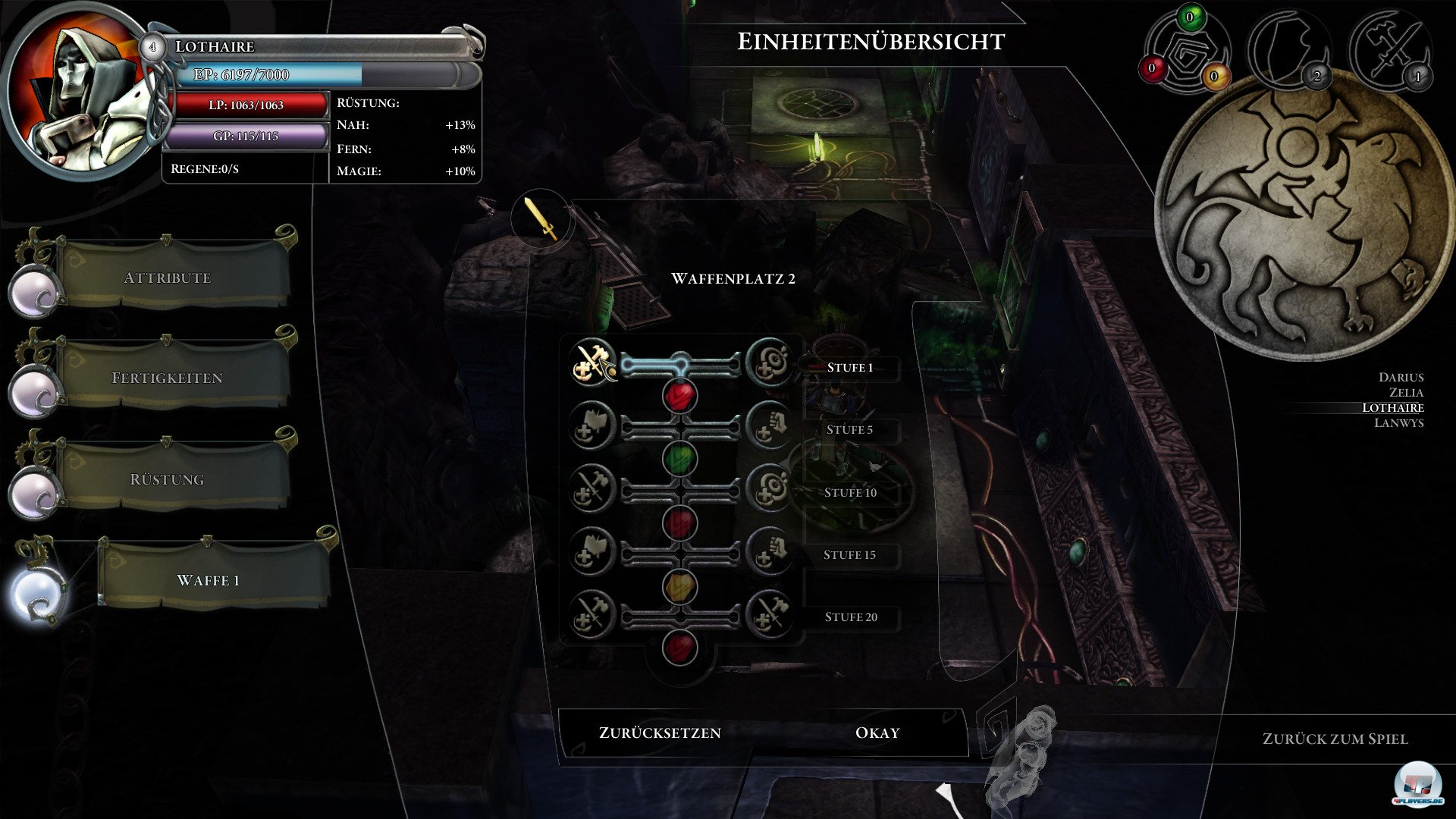This screenshot has height=819, width=1456.
Task: Select Darius in the character list
Action: coord(1401,377)
